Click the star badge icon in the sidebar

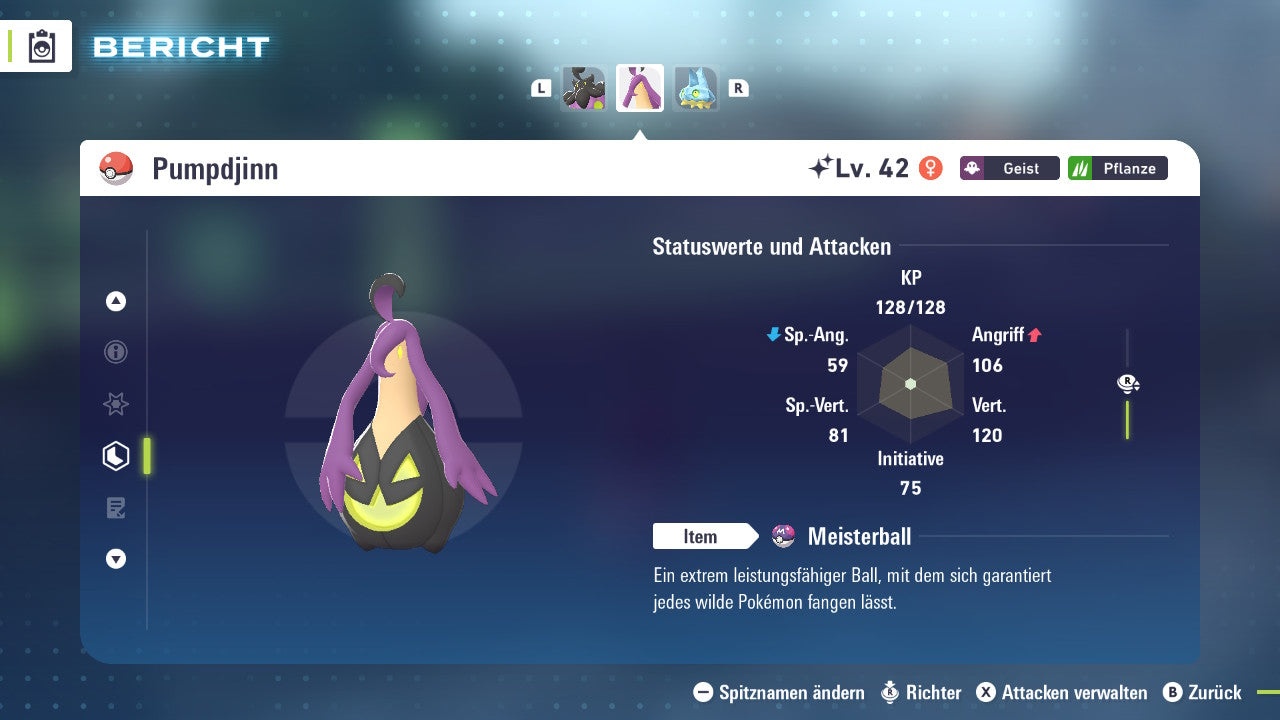coord(115,404)
